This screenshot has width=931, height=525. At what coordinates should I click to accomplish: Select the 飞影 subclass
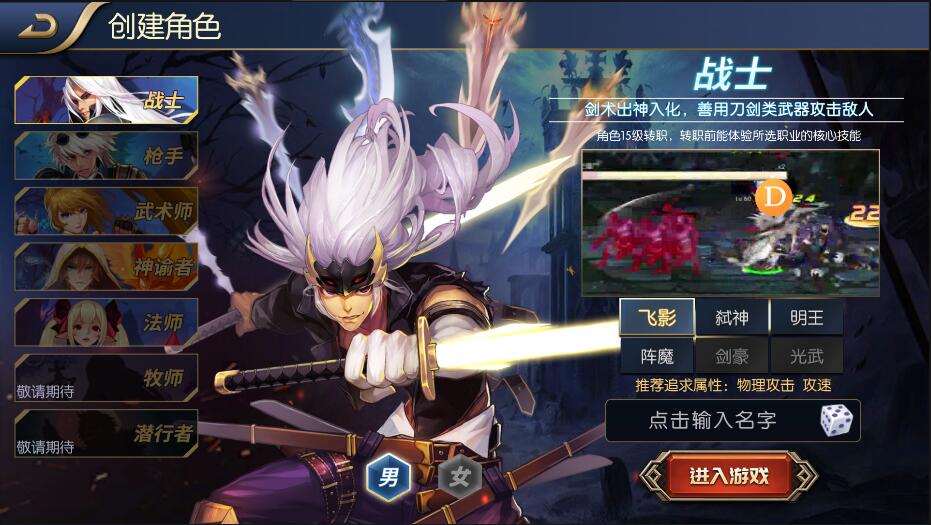point(657,318)
